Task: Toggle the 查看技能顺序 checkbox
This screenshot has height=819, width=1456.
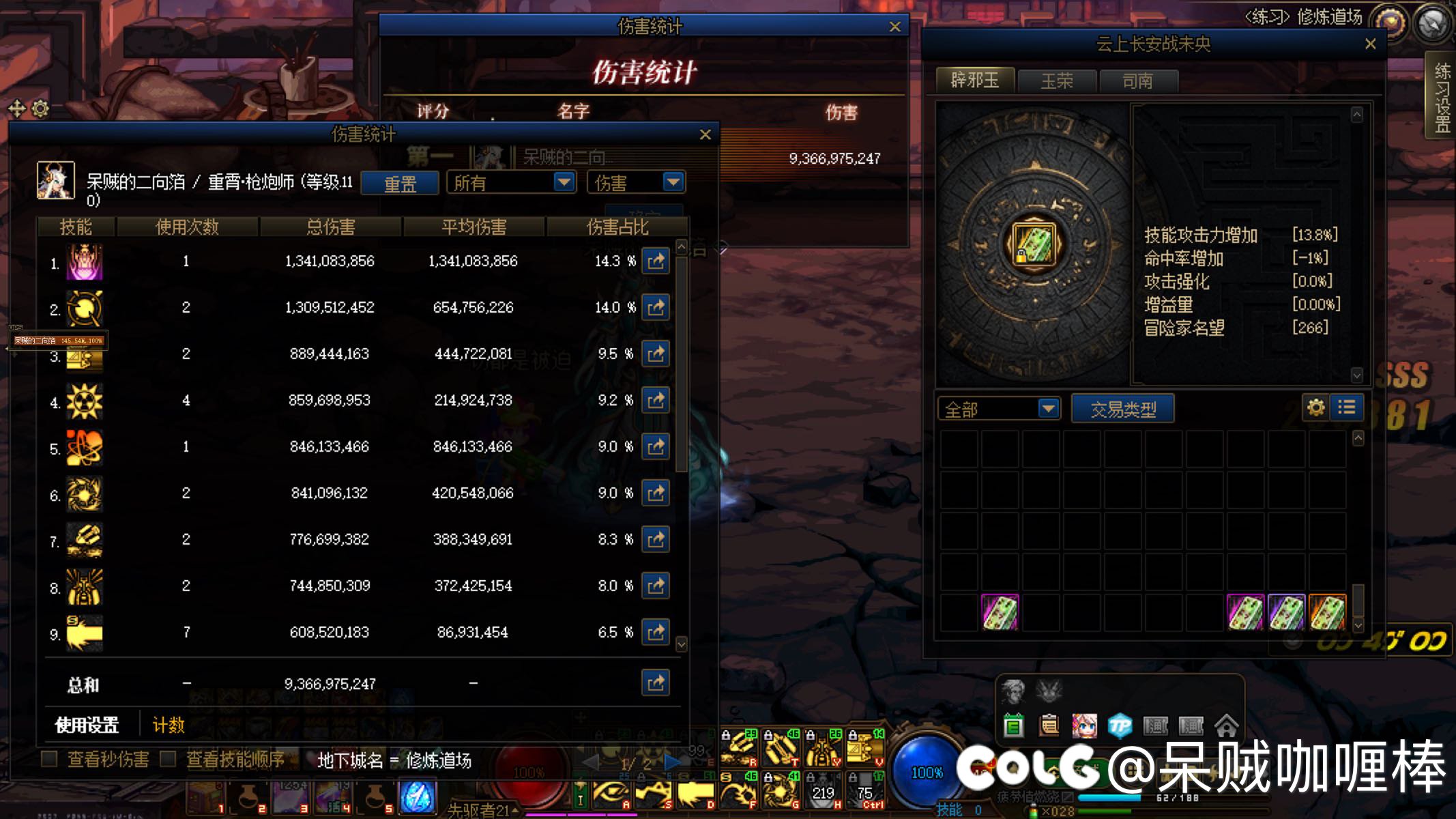Action: [168, 759]
